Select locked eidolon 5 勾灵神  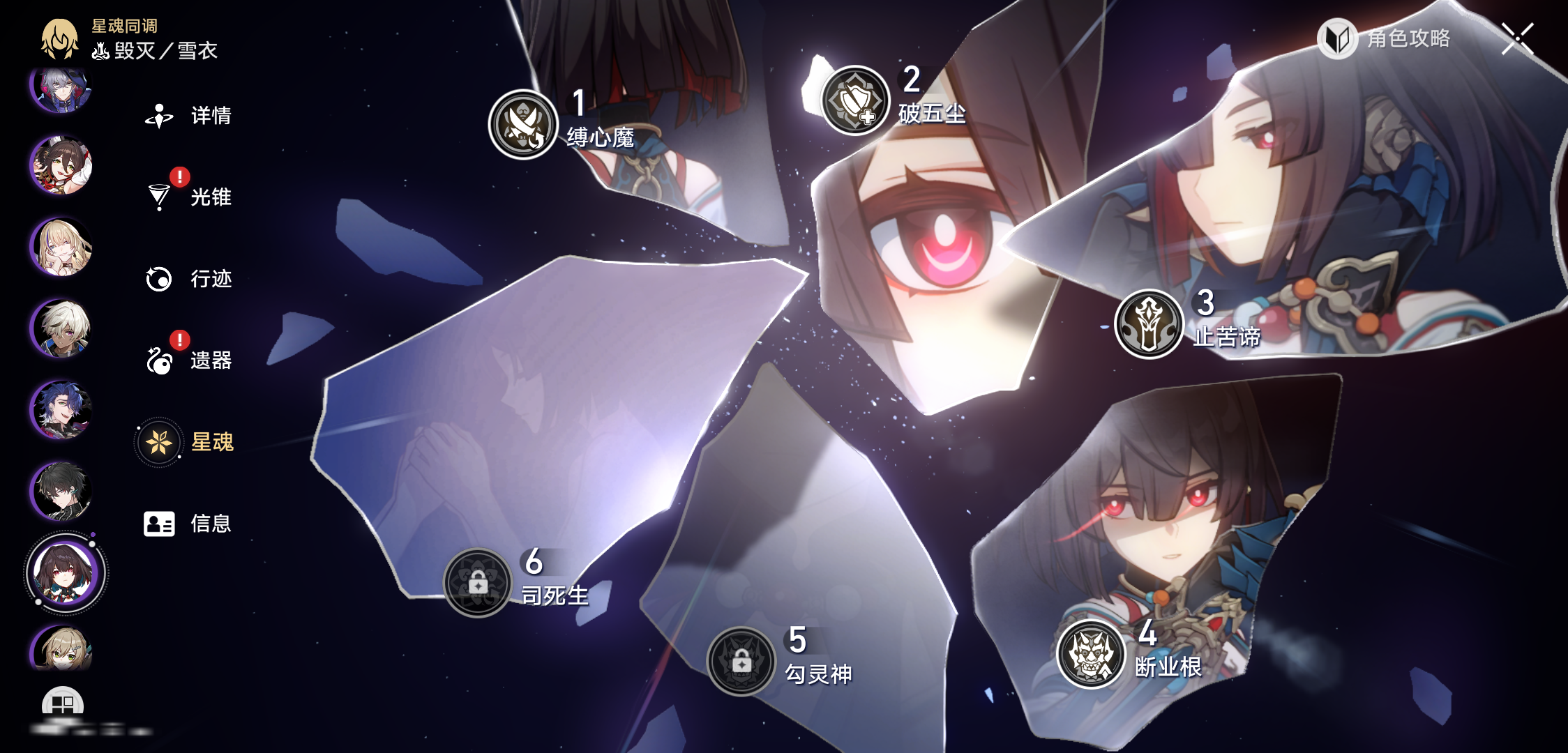click(741, 662)
